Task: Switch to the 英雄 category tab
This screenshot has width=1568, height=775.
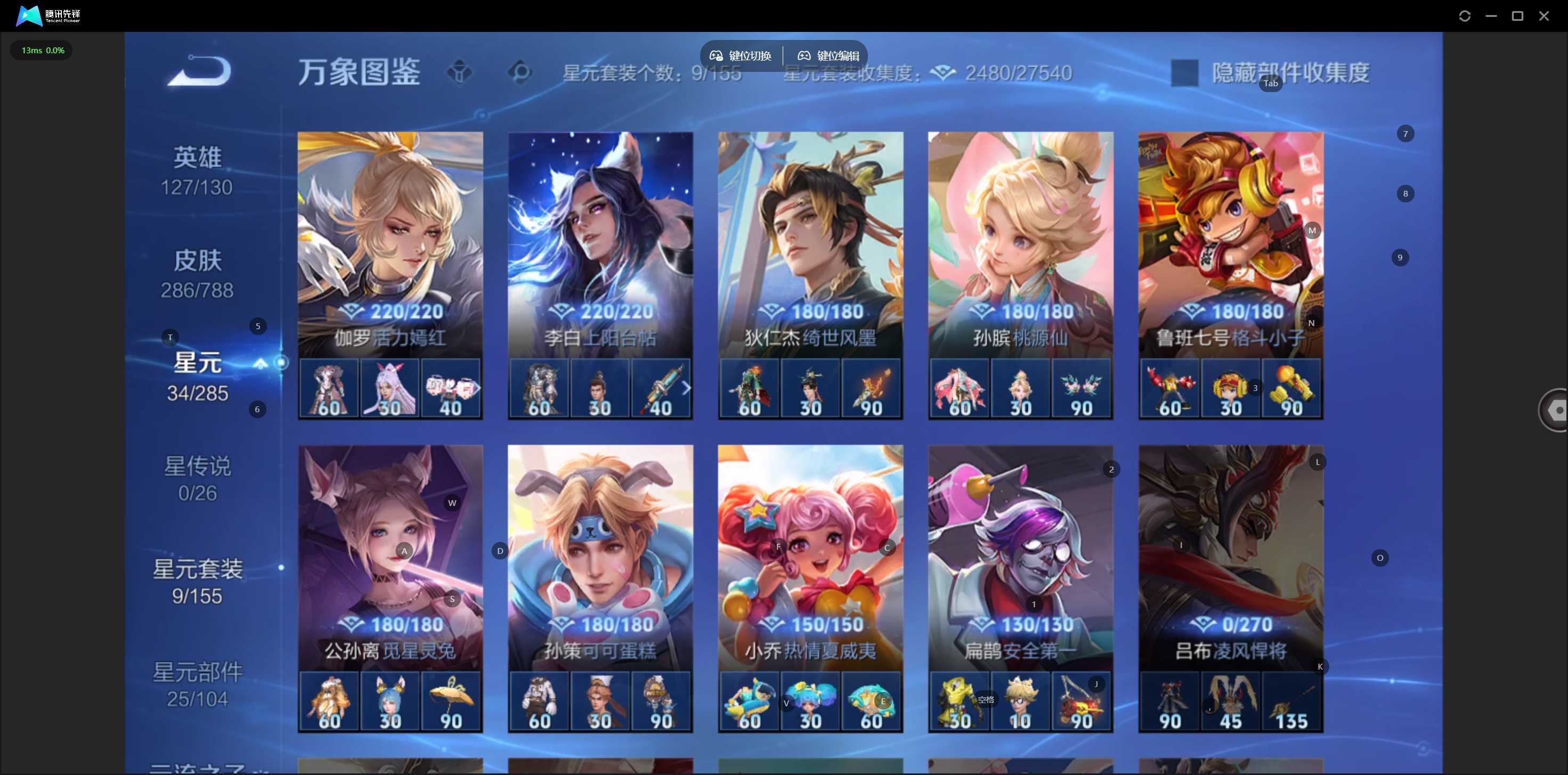Action: click(x=197, y=171)
